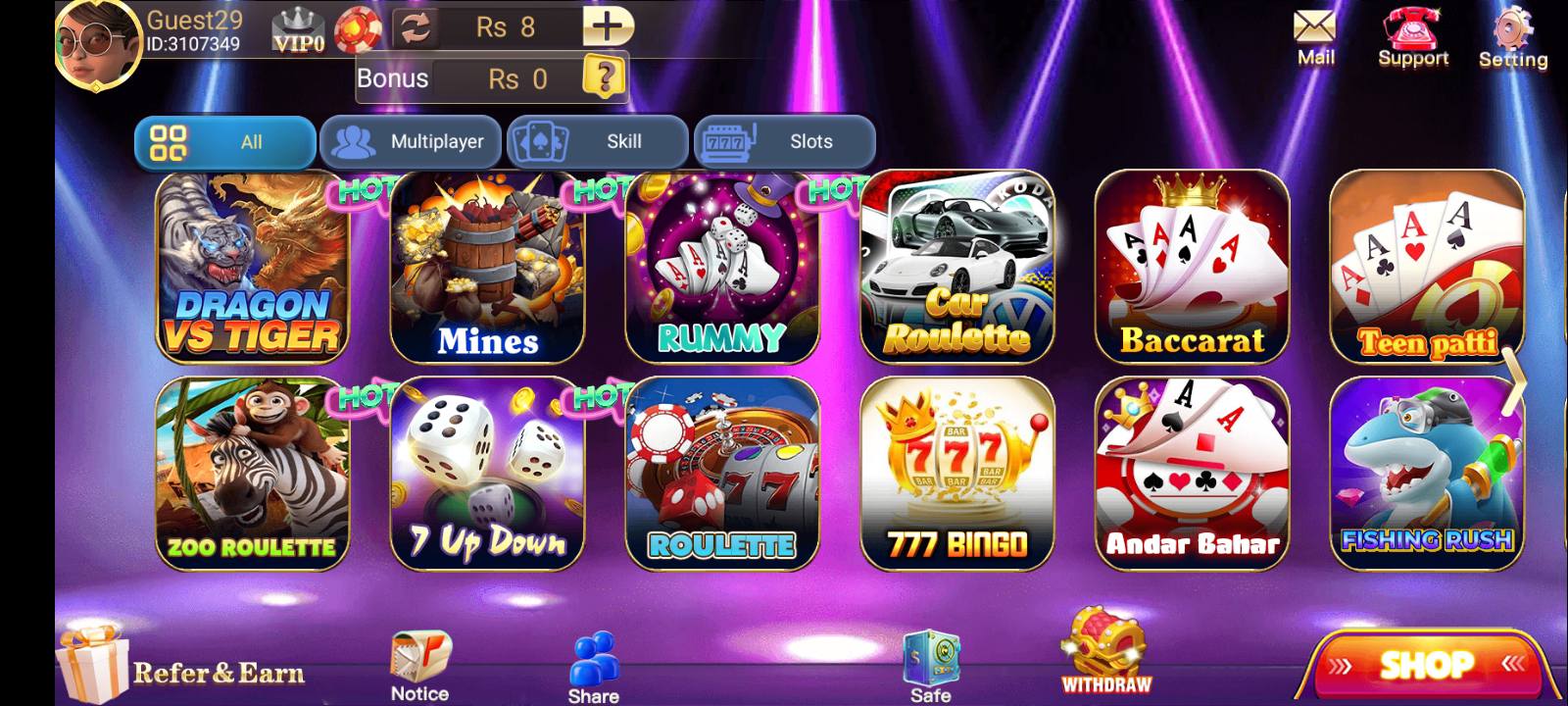Image resolution: width=1568 pixels, height=706 pixels.
Task: Open Withdraw via the treasure chest icon
Action: tap(1102, 647)
